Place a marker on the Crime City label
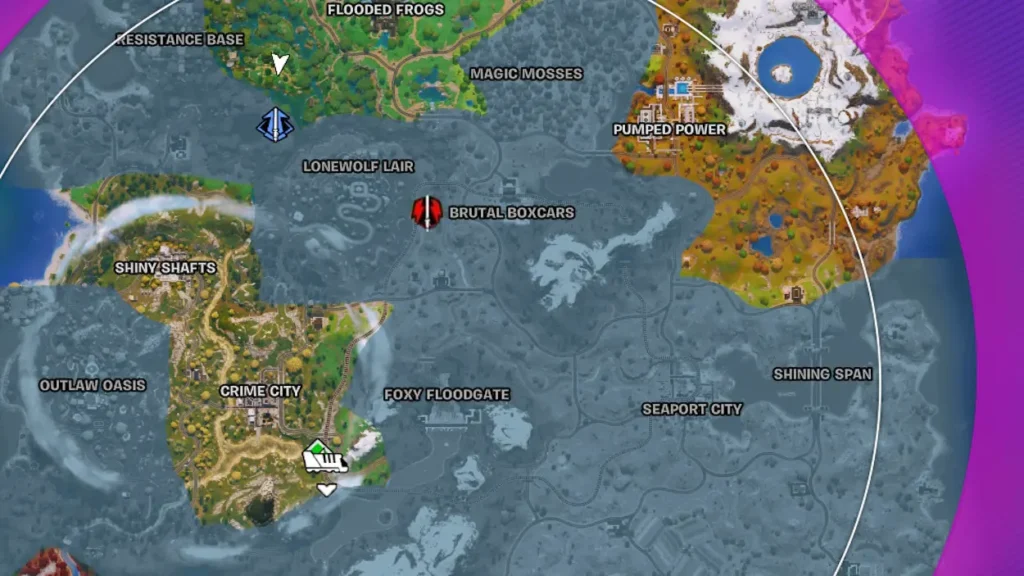Viewport: 1024px width, 576px height. (x=260, y=391)
